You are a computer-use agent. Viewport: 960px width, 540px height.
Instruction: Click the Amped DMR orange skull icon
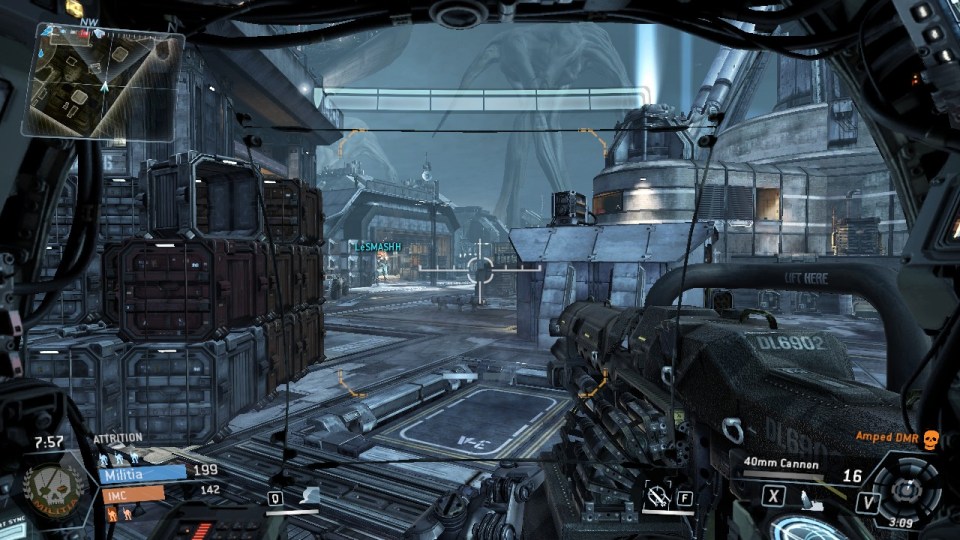click(x=932, y=438)
